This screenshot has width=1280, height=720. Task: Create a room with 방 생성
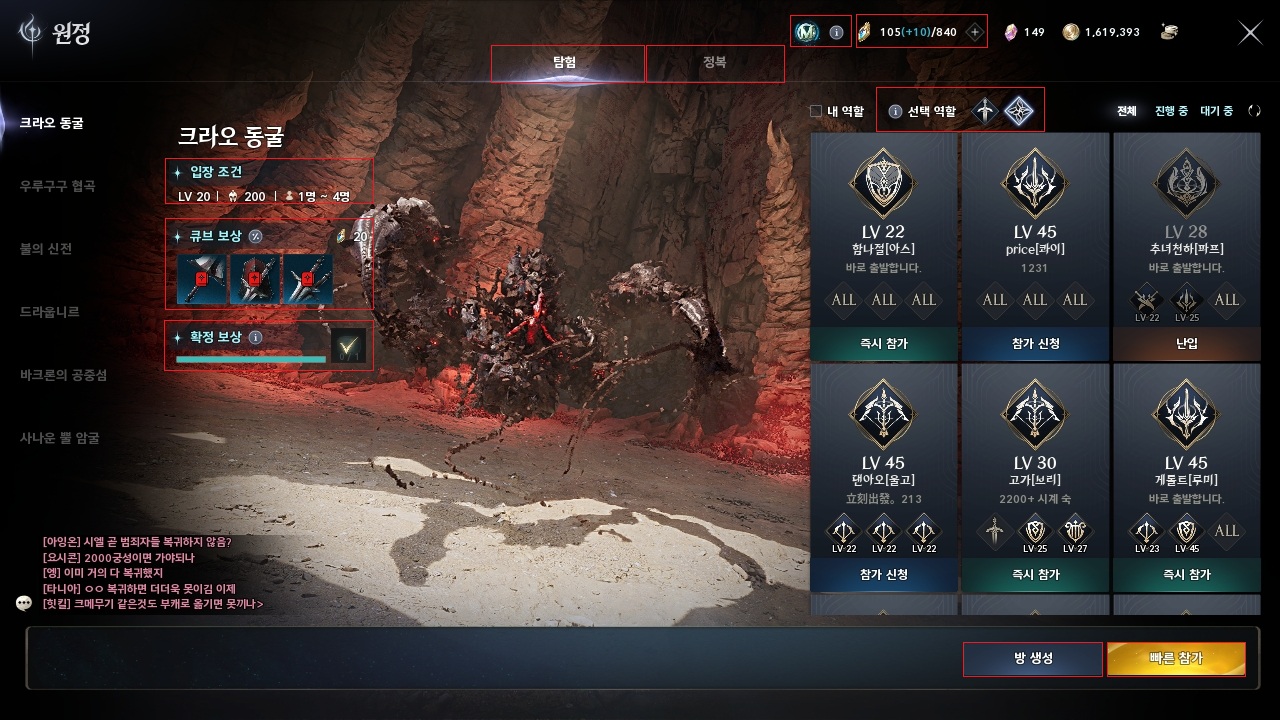[1032, 659]
